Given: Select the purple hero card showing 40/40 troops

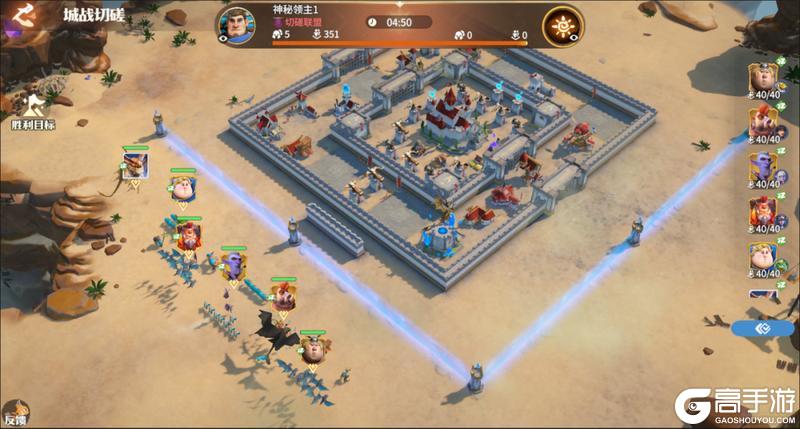Looking at the screenshot, I should [x=765, y=165].
